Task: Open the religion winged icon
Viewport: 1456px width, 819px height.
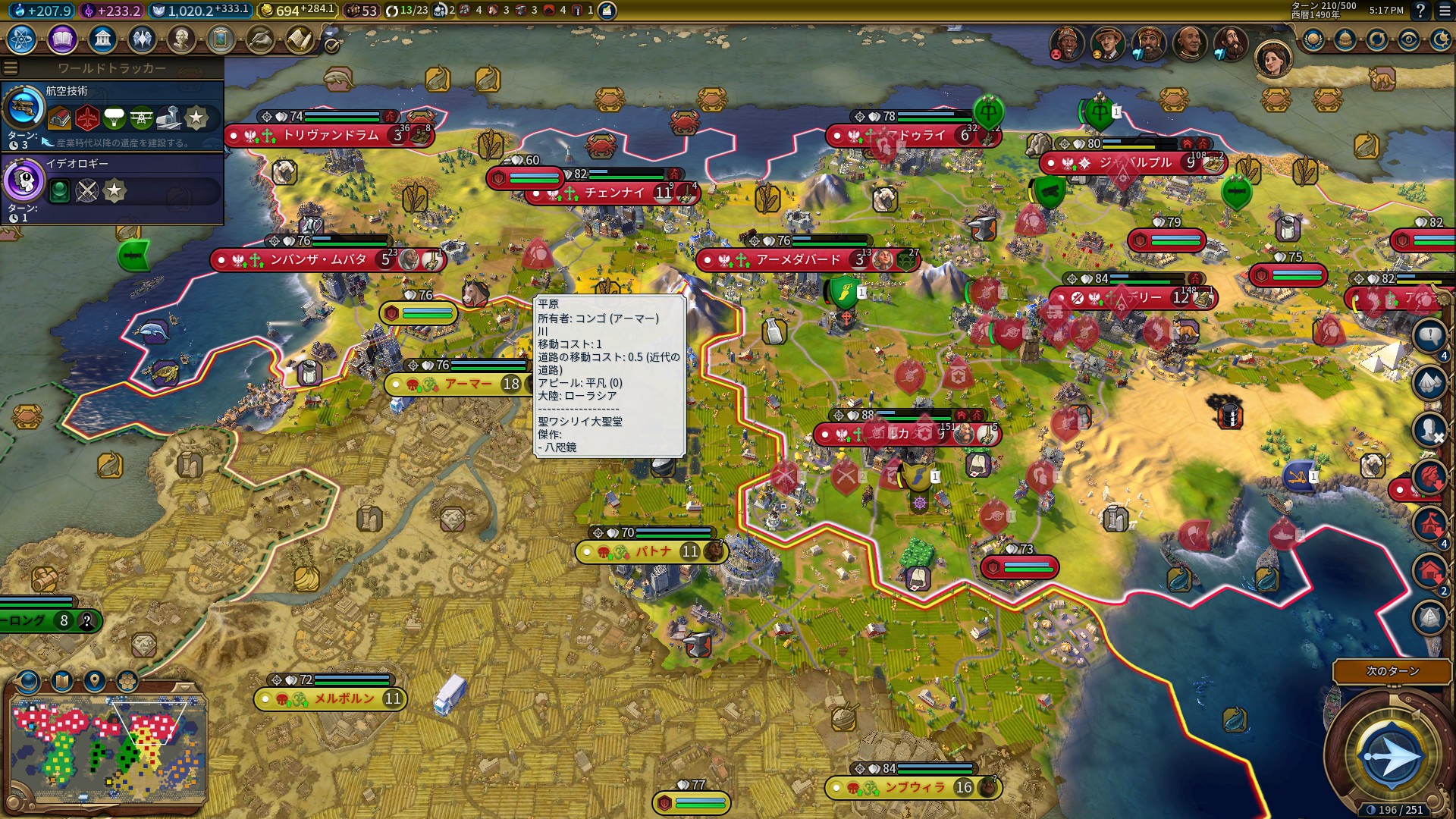Action: click(142, 39)
